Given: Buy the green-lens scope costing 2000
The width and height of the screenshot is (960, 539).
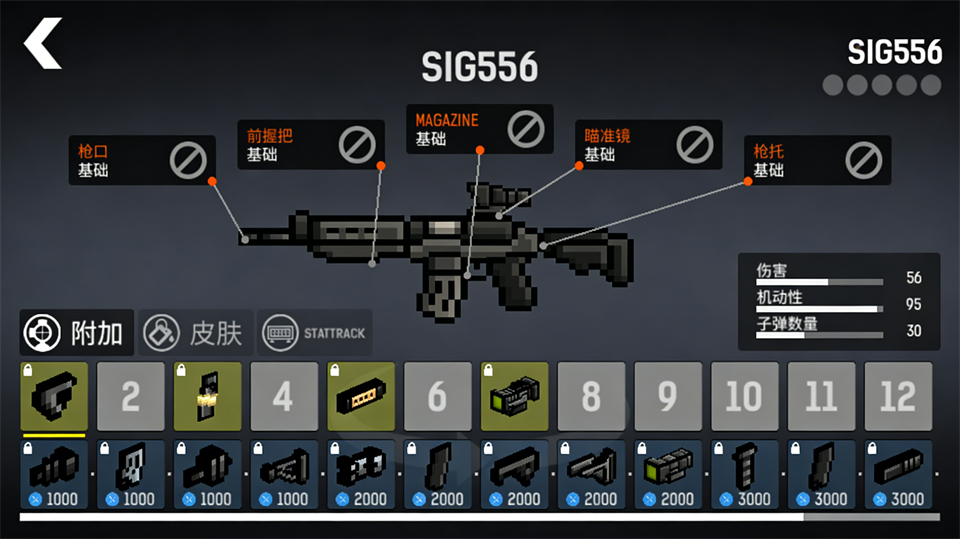Looking at the screenshot, I should [668, 474].
